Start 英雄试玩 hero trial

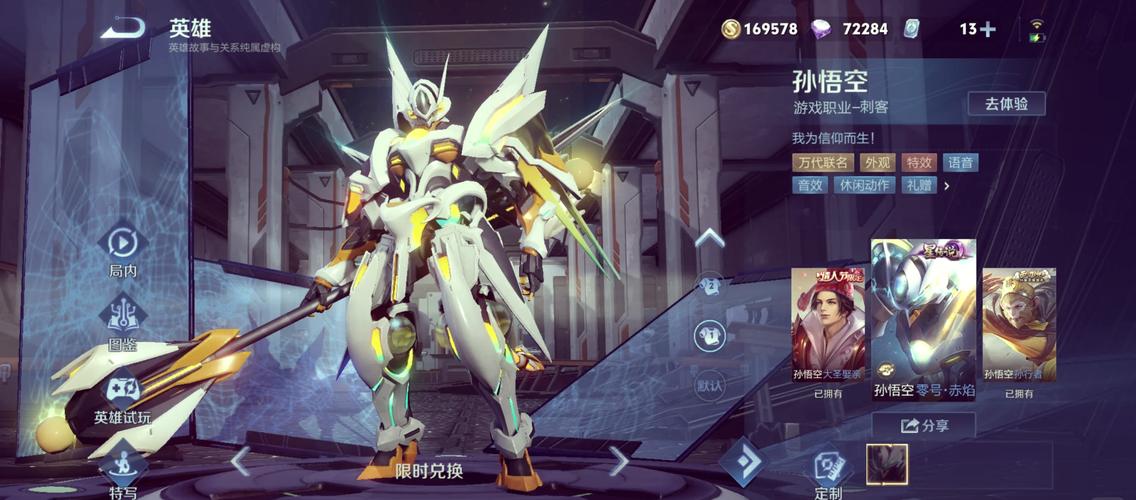[122, 393]
